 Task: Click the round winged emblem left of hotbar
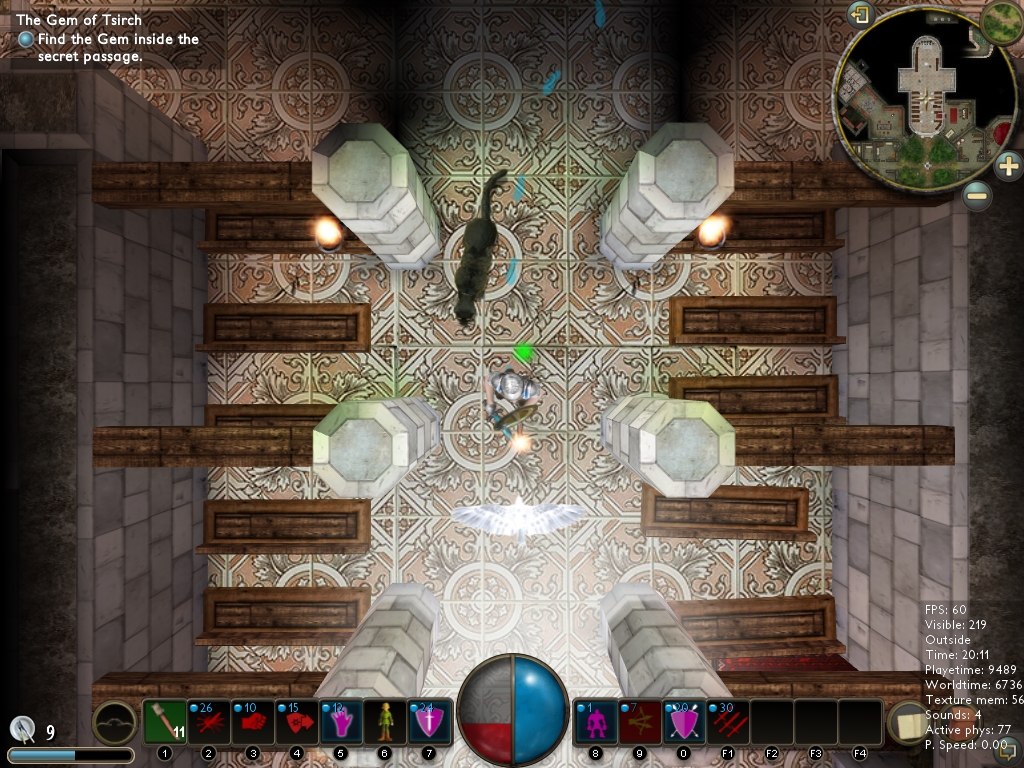click(x=115, y=722)
